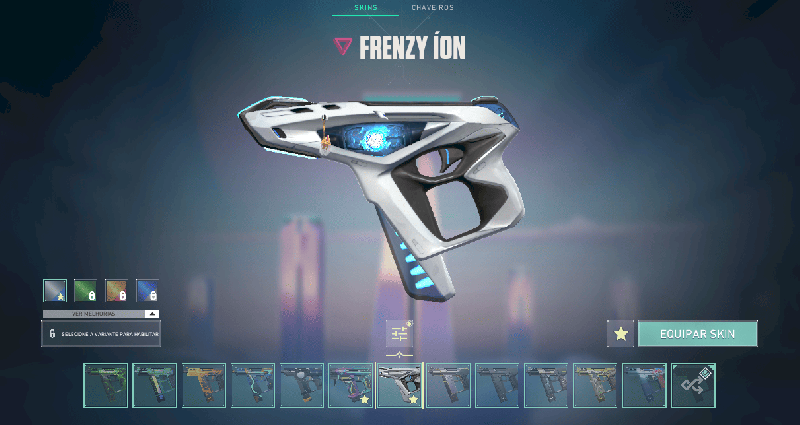Choose the locked blue color variant
The height and width of the screenshot is (425, 800).
pos(147,290)
